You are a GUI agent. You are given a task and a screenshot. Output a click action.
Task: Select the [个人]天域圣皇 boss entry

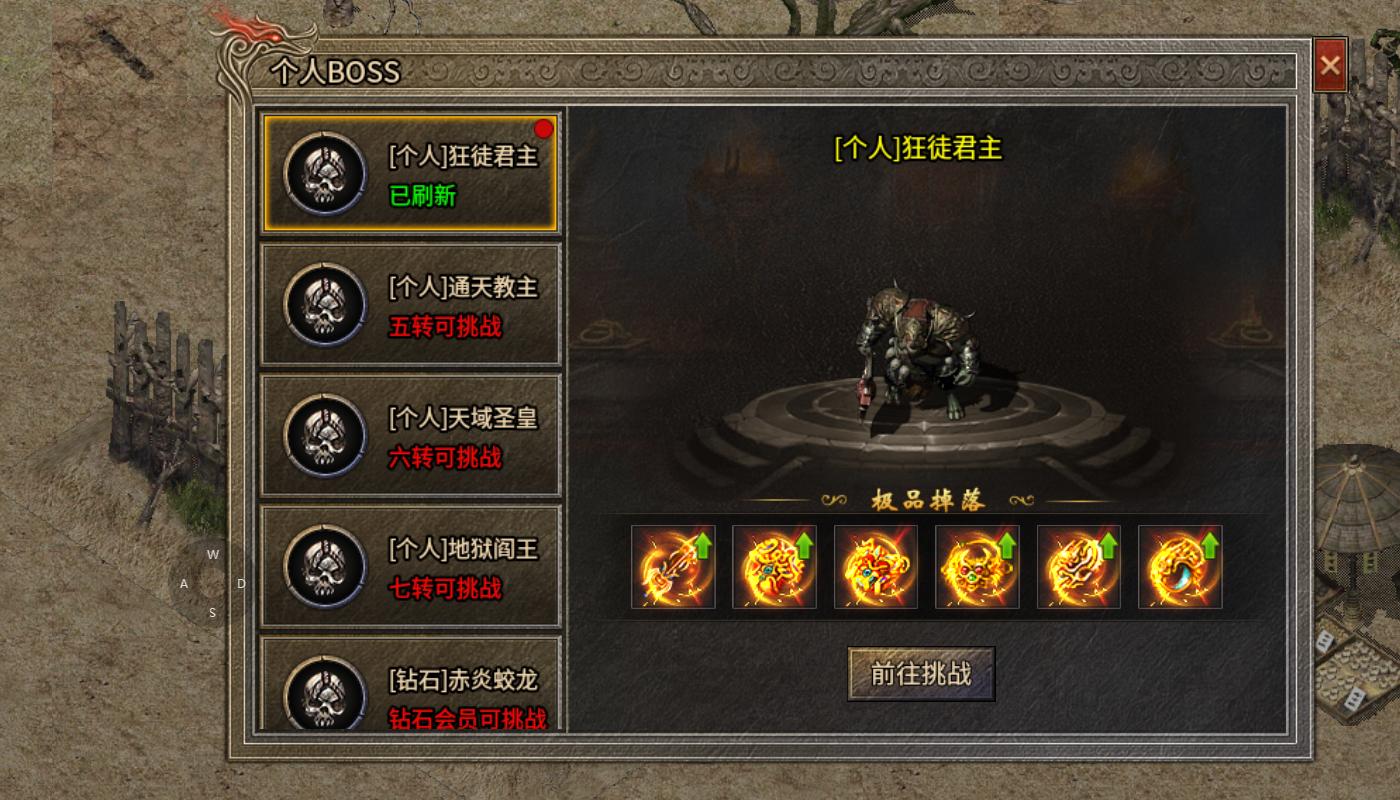[410, 436]
